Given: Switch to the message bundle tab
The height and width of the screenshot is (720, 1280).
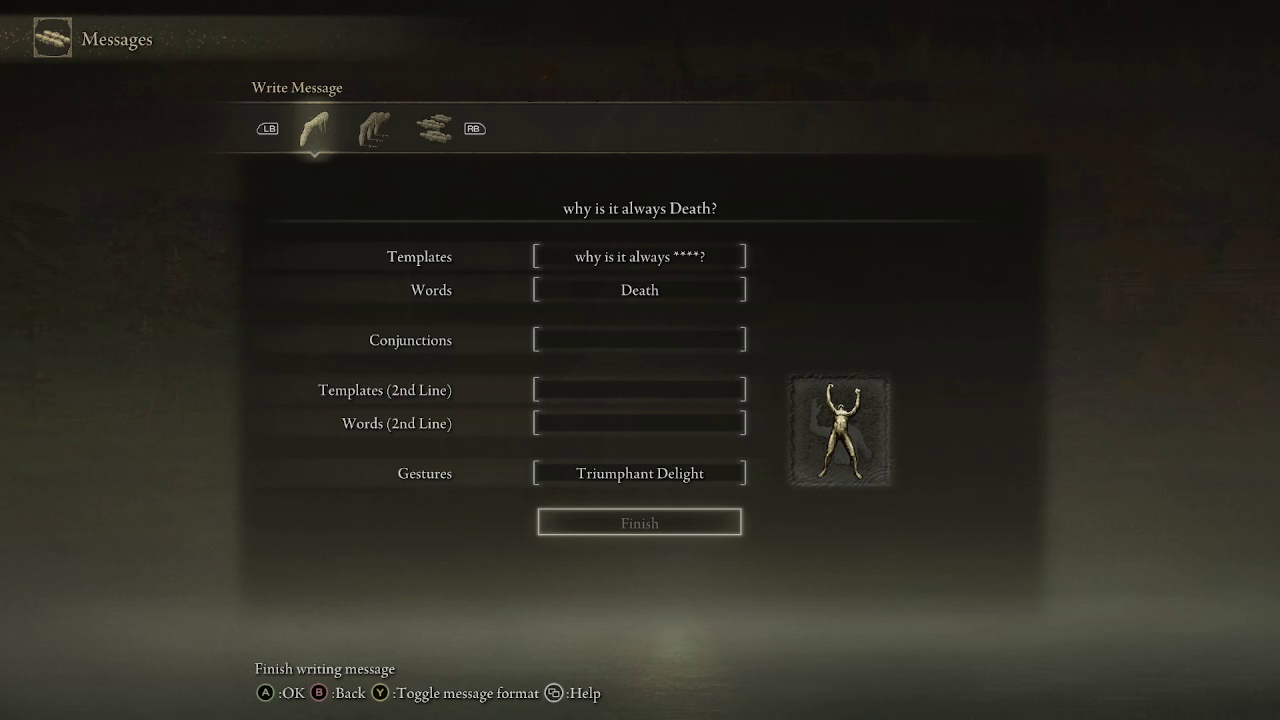Looking at the screenshot, I should 433,127.
